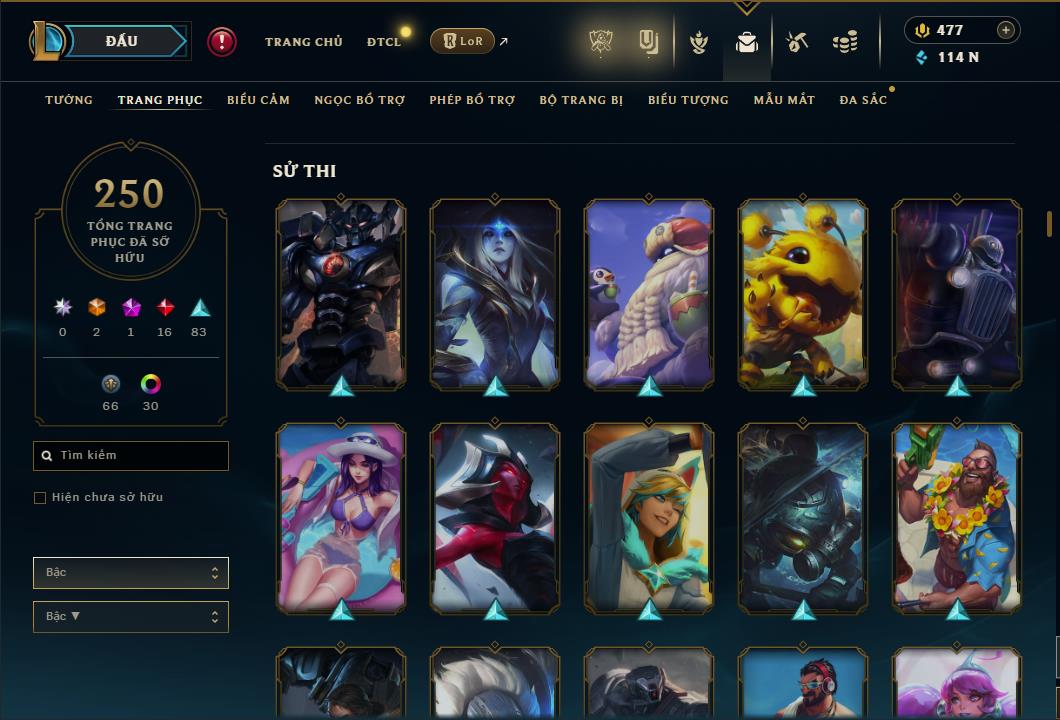Select the PHÉP BỔ TRỢ tab
Screen dimensions: 1060x720
click(x=472, y=100)
